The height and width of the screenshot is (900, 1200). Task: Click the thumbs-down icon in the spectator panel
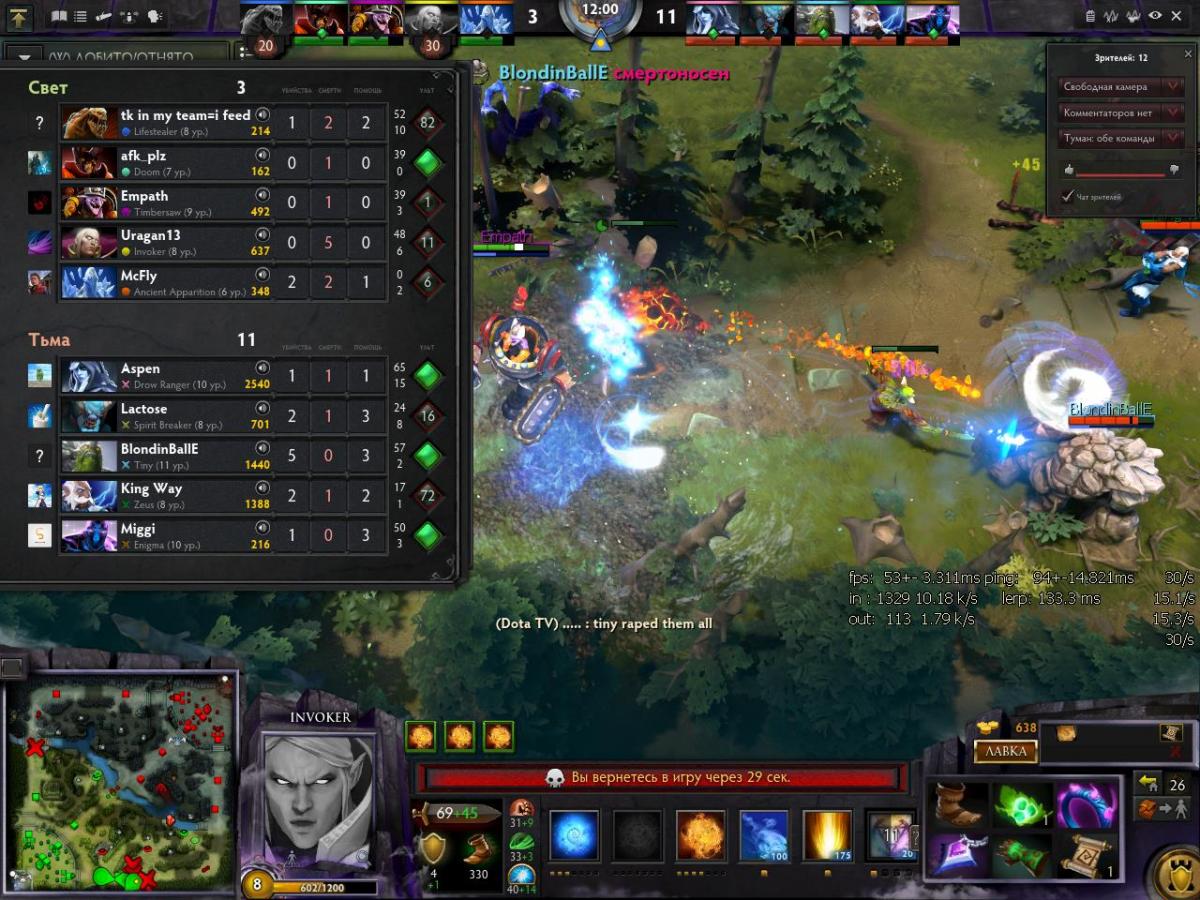1173,170
